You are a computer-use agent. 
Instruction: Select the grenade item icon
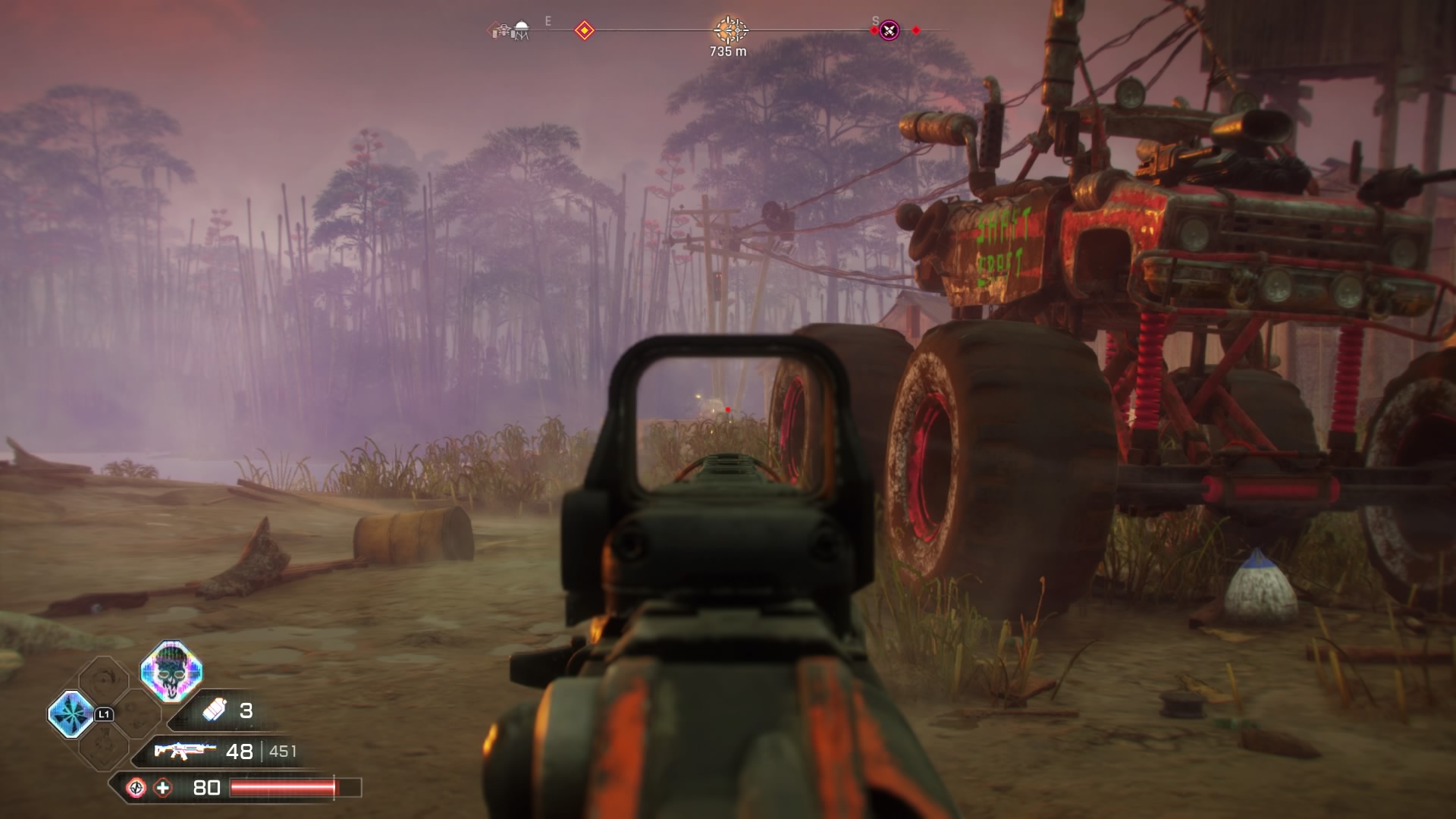[x=215, y=710]
